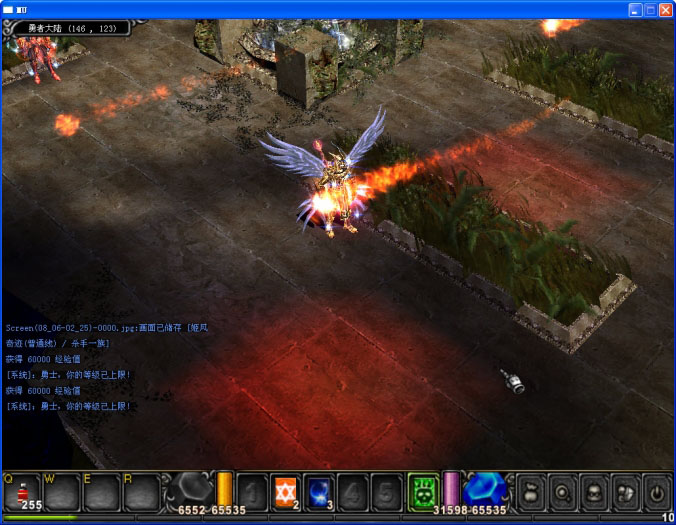
Task: Cast the blue lightning skill in slot 3
Action: 319,493
